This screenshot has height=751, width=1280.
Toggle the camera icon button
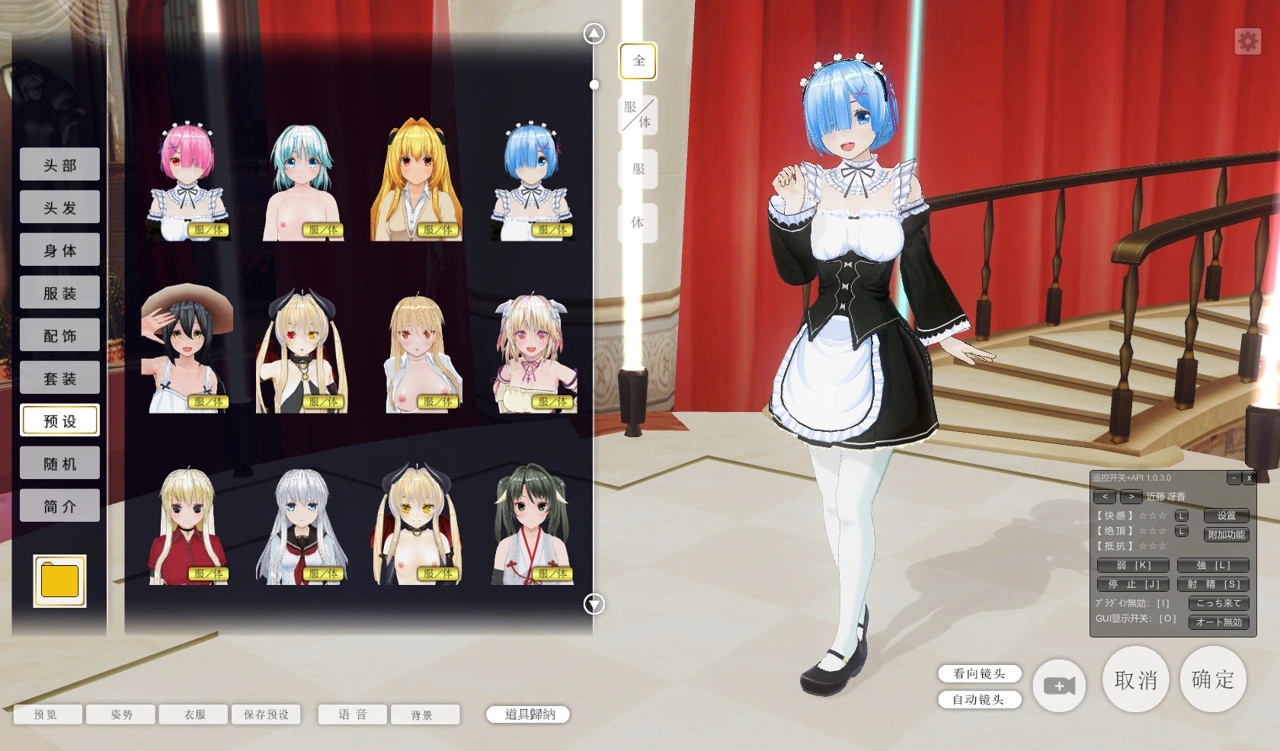point(1059,686)
